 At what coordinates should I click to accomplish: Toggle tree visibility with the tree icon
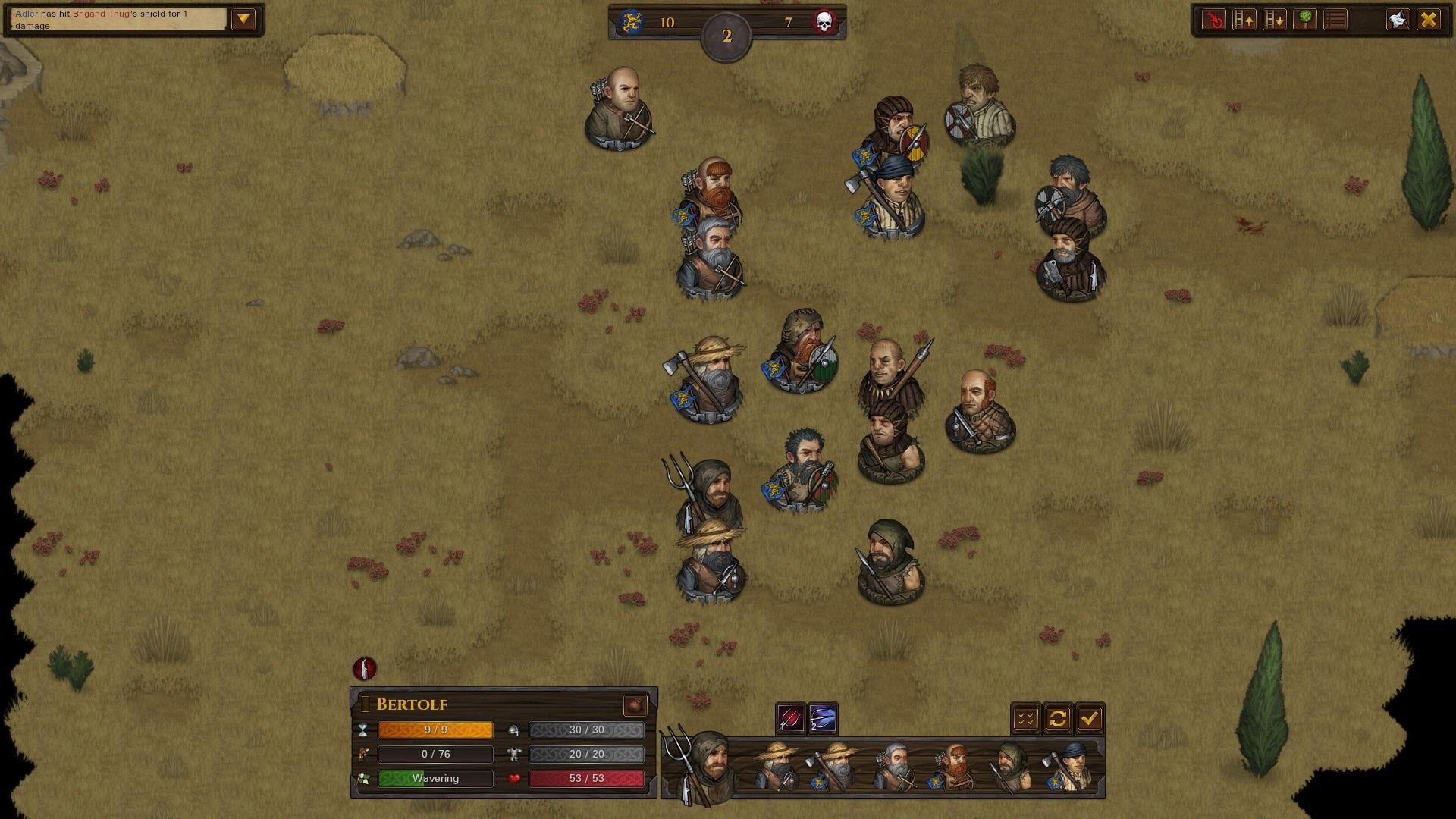point(1305,20)
